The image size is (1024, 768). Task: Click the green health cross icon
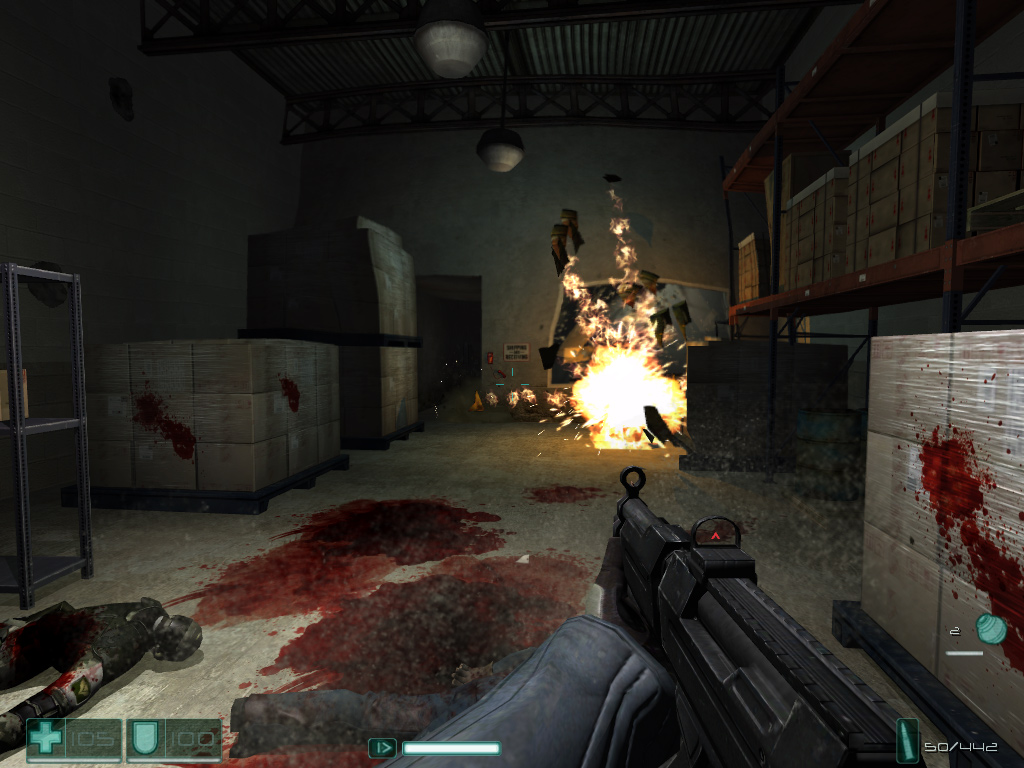click(46, 739)
